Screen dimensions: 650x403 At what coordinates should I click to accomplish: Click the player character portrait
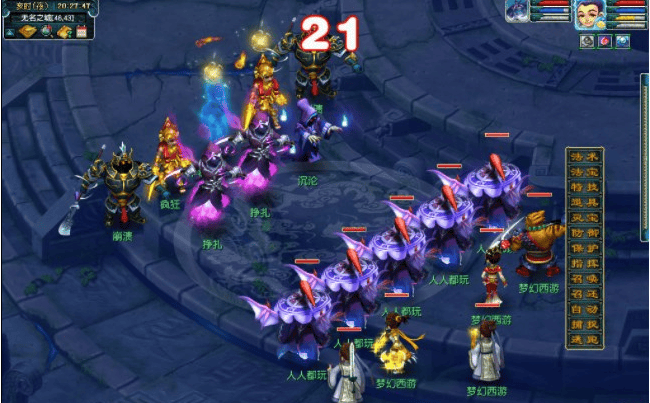(589, 14)
